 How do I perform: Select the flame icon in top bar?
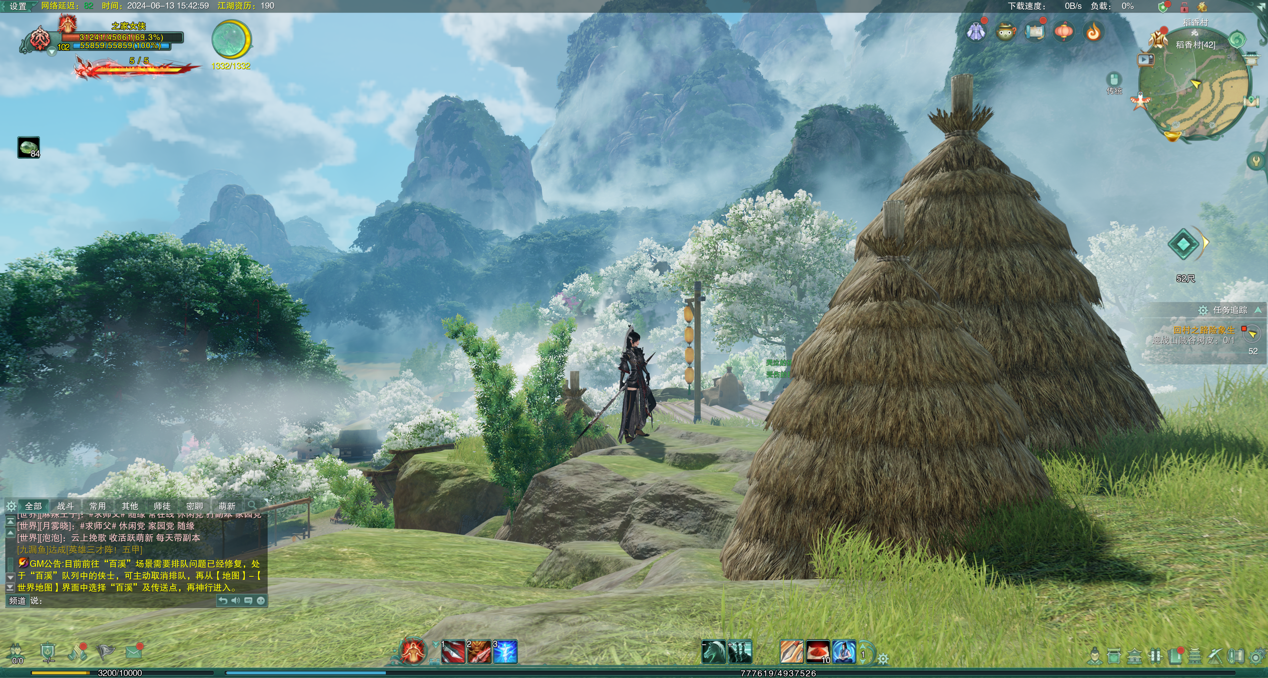(x=1094, y=32)
